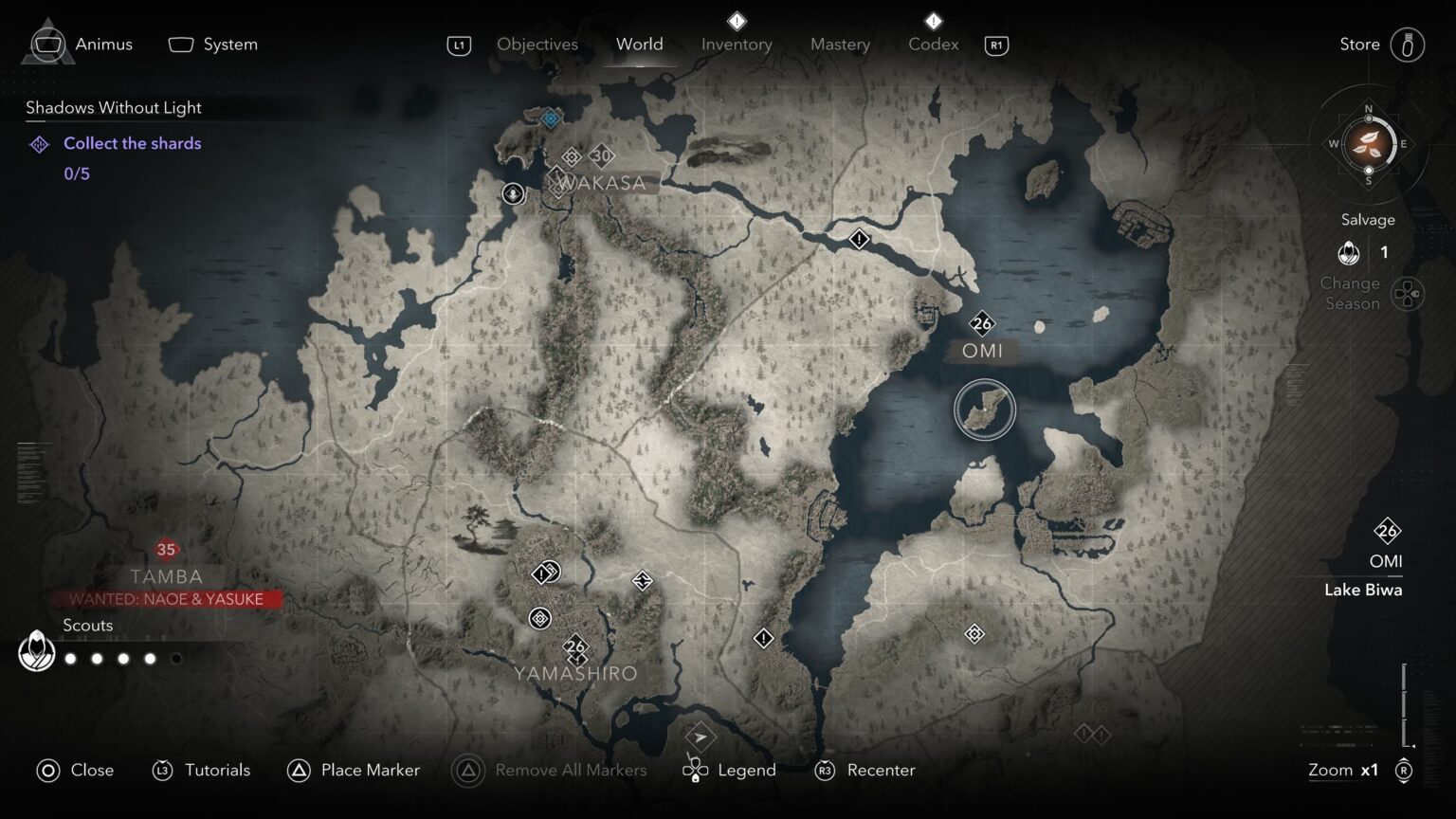Click the level 26 marker at Omi
The image size is (1456, 819).
tap(983, 324)
